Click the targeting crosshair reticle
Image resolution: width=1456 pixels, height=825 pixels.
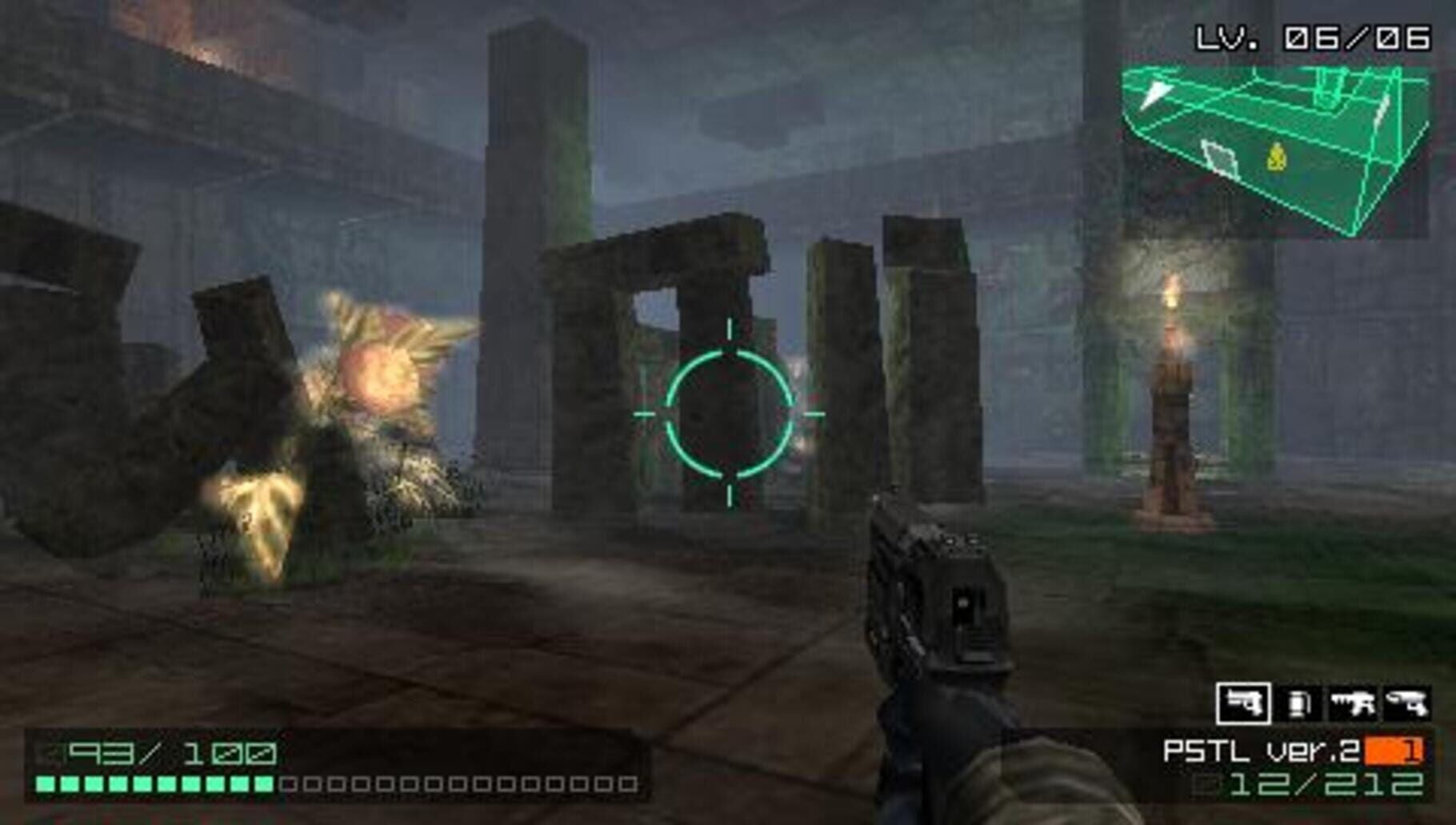click(x=730, y=414)
